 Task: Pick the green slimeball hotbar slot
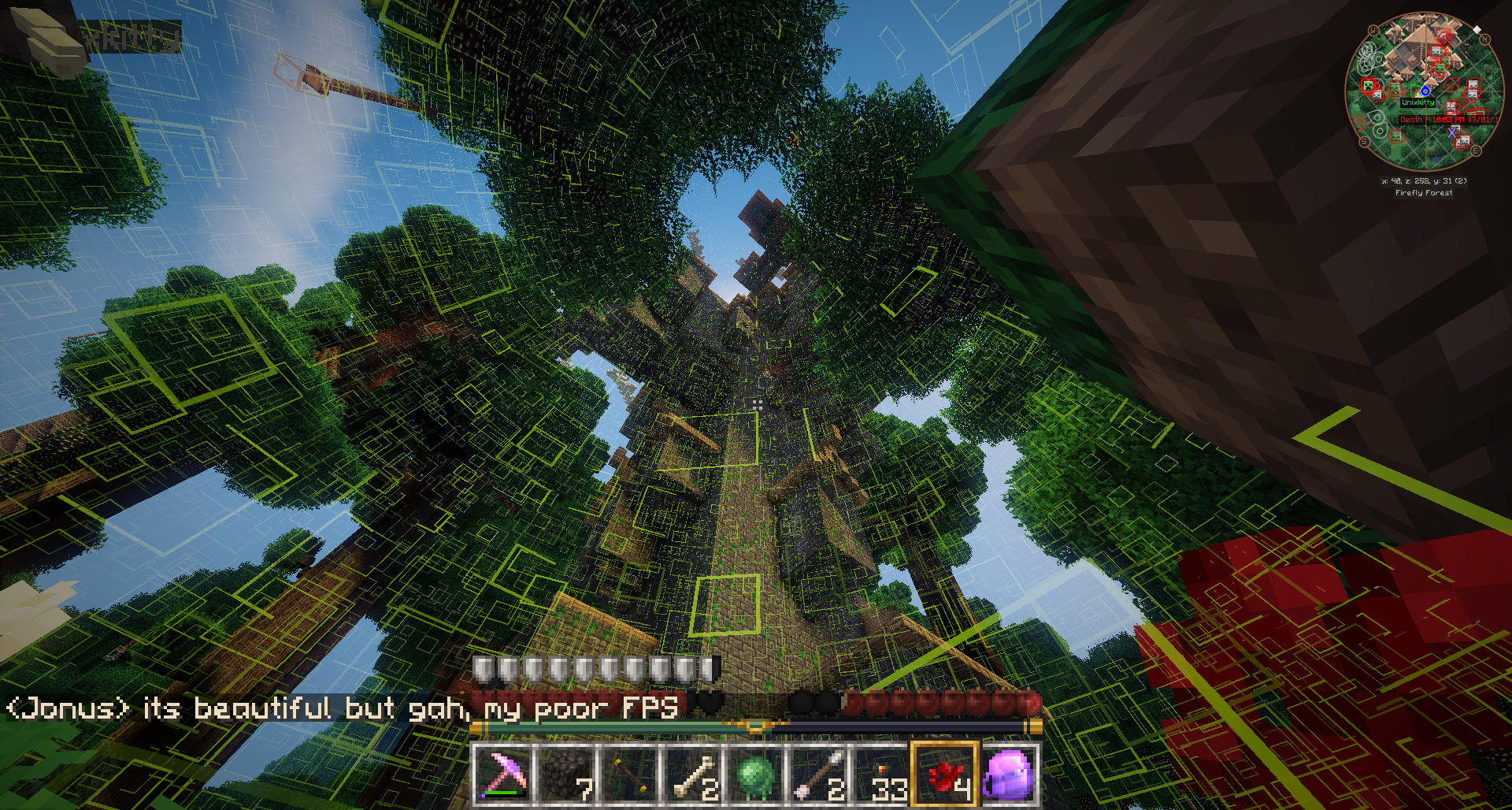[x=756, y=774]
